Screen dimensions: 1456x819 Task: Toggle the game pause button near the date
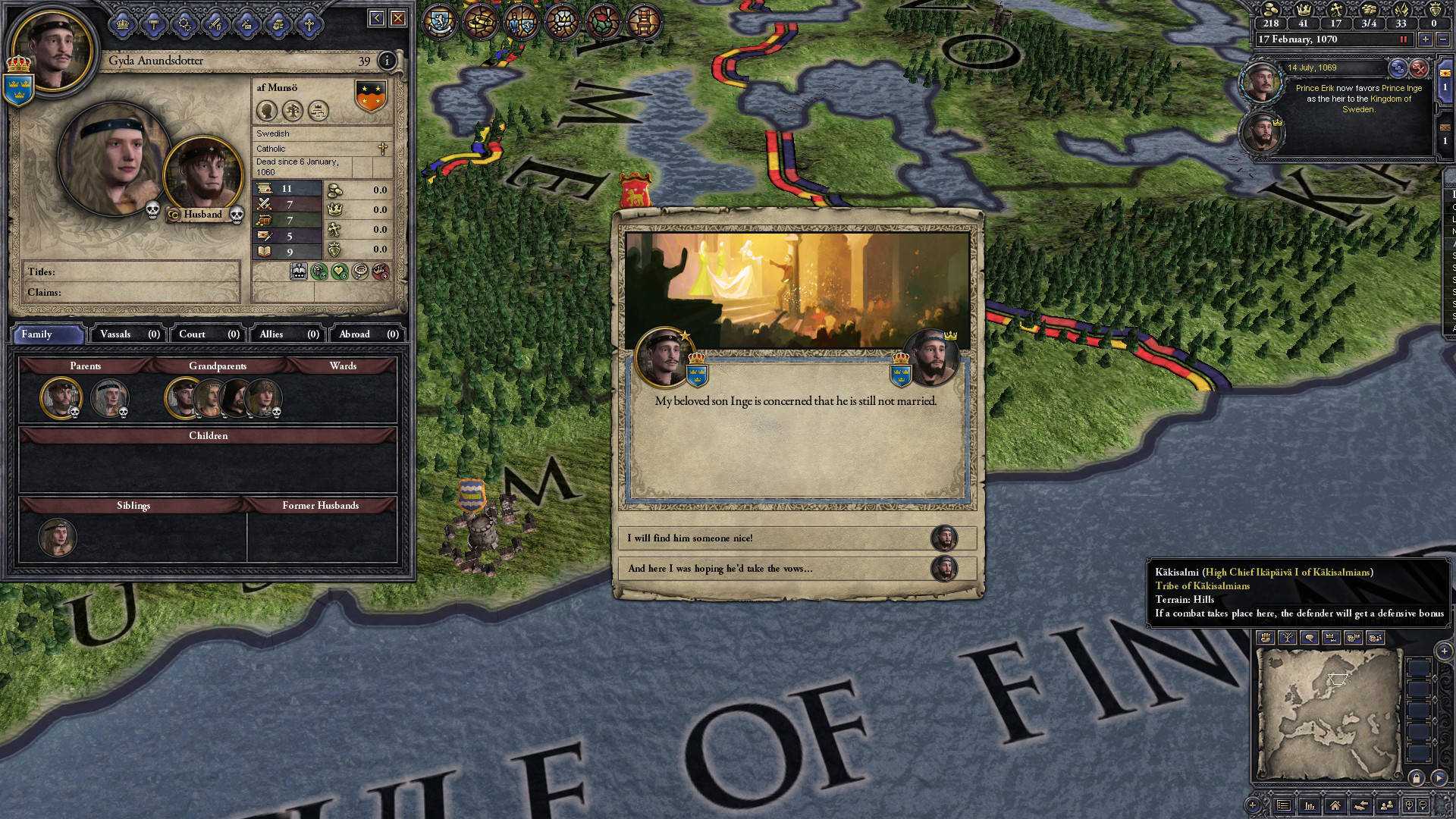(x=1403, y=39)
